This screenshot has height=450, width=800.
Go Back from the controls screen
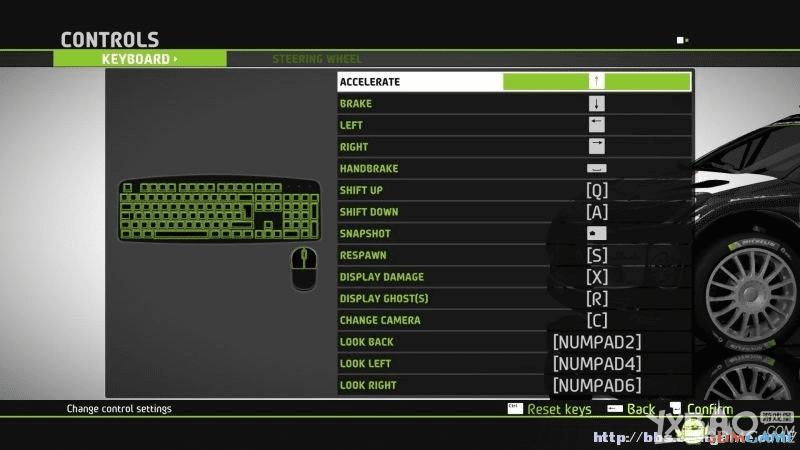[640, 409]
